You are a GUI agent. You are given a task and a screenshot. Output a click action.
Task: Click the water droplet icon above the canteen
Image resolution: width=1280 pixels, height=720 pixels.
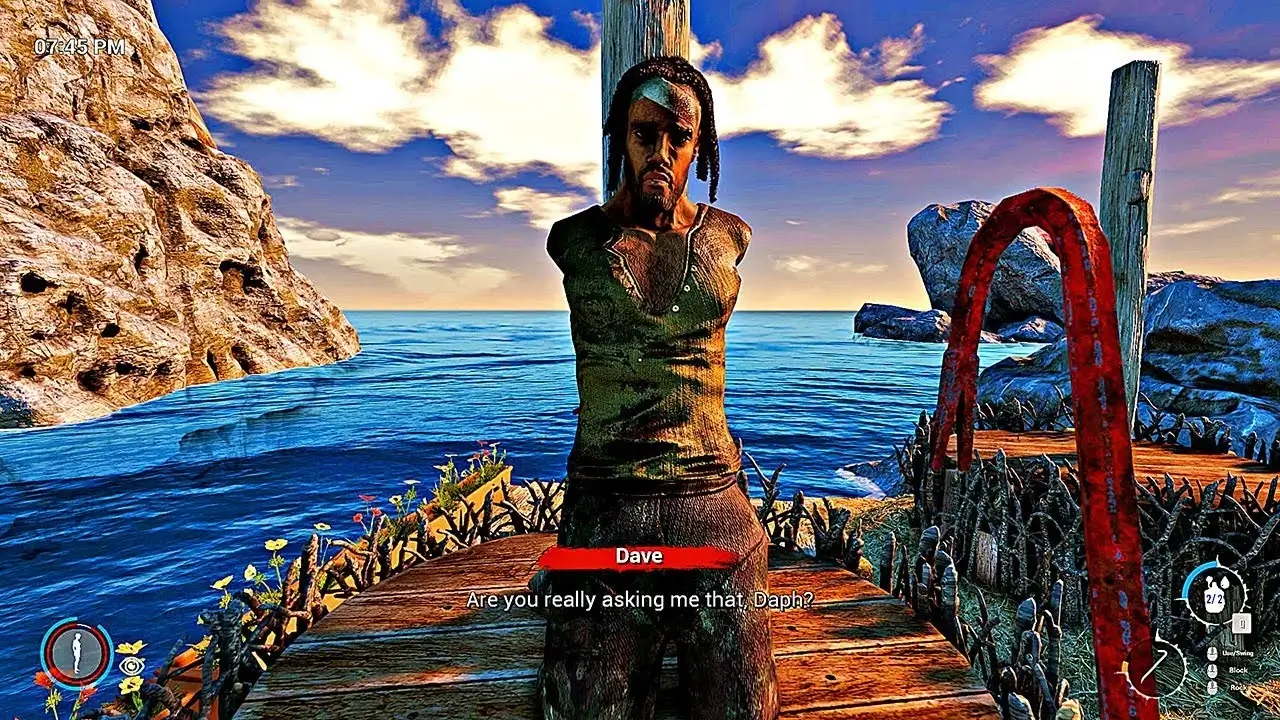tap(1225, 584)
